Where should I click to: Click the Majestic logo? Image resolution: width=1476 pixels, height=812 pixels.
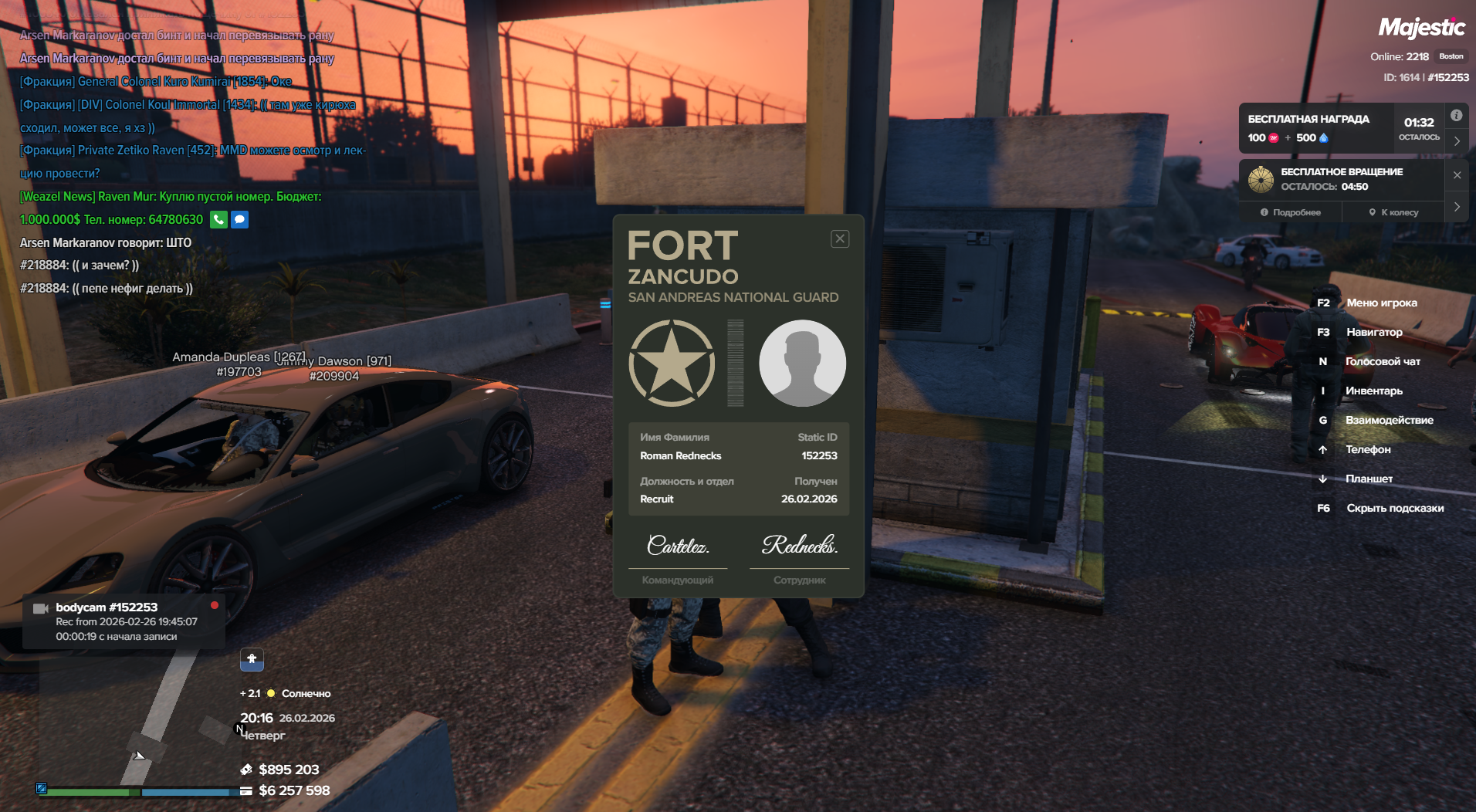point(1421,28)
